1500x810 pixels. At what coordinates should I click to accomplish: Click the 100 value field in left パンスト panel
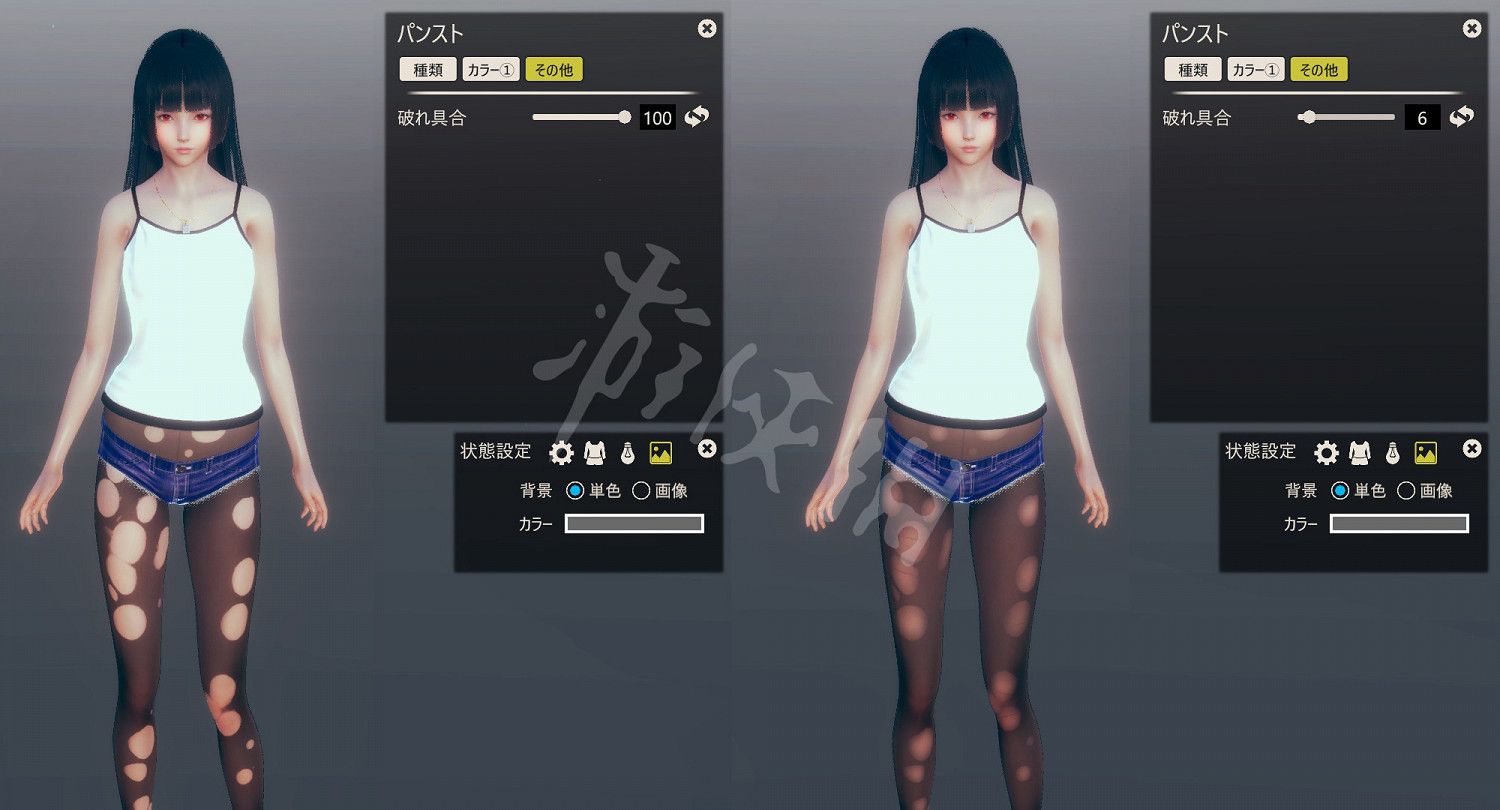tap(657, 117)
